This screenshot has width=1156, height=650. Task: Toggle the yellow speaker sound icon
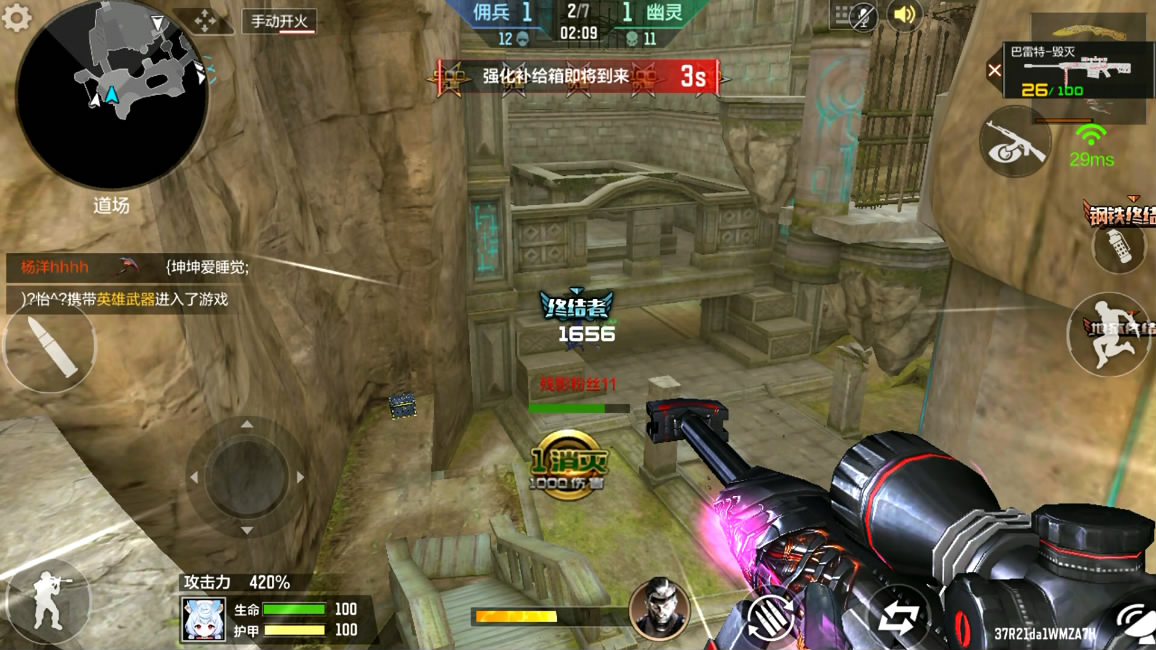pos(904,15)
